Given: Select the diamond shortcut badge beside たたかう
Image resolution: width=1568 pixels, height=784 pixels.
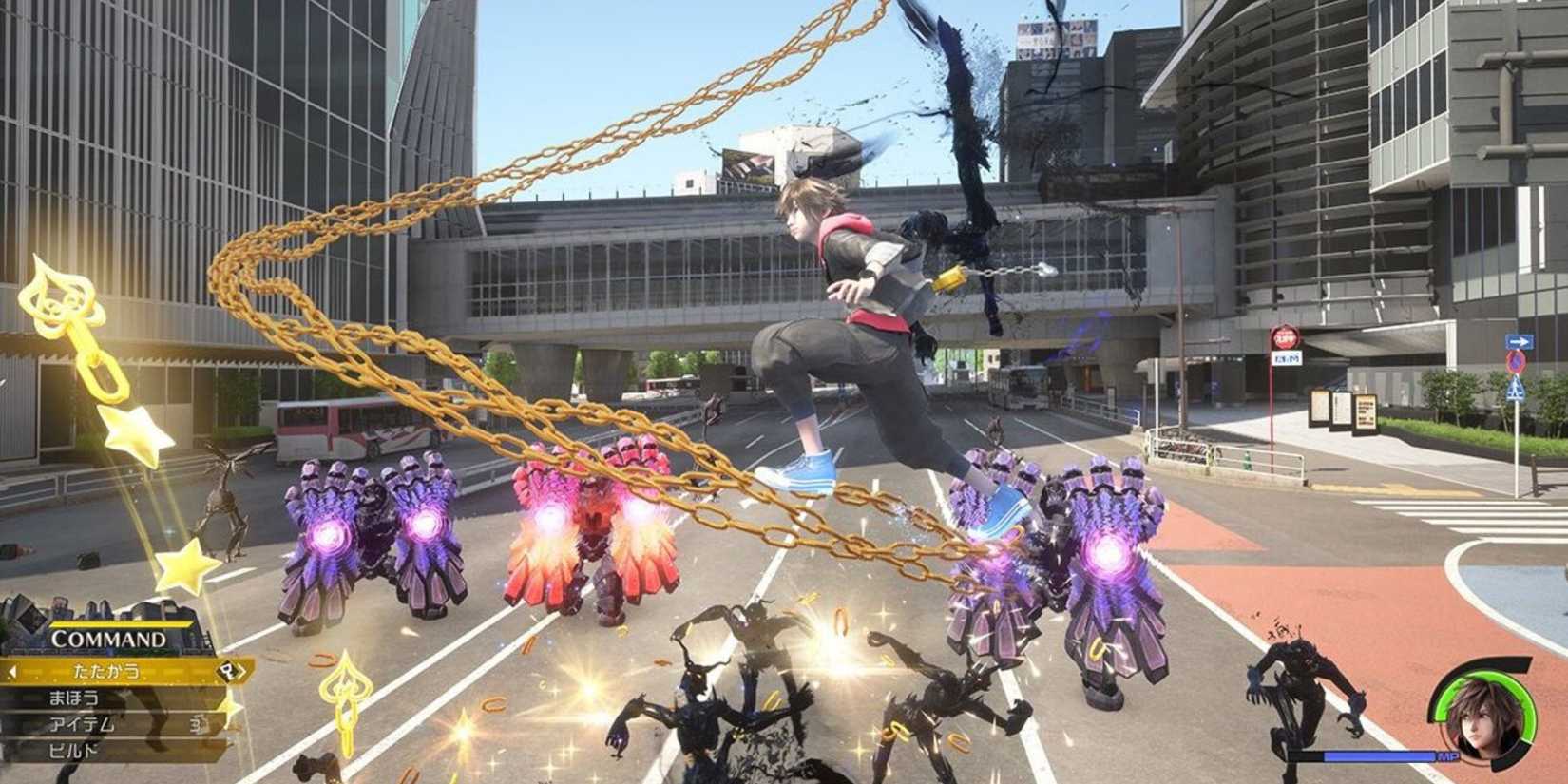Looking at the screenshot, I should pos(228,672).
